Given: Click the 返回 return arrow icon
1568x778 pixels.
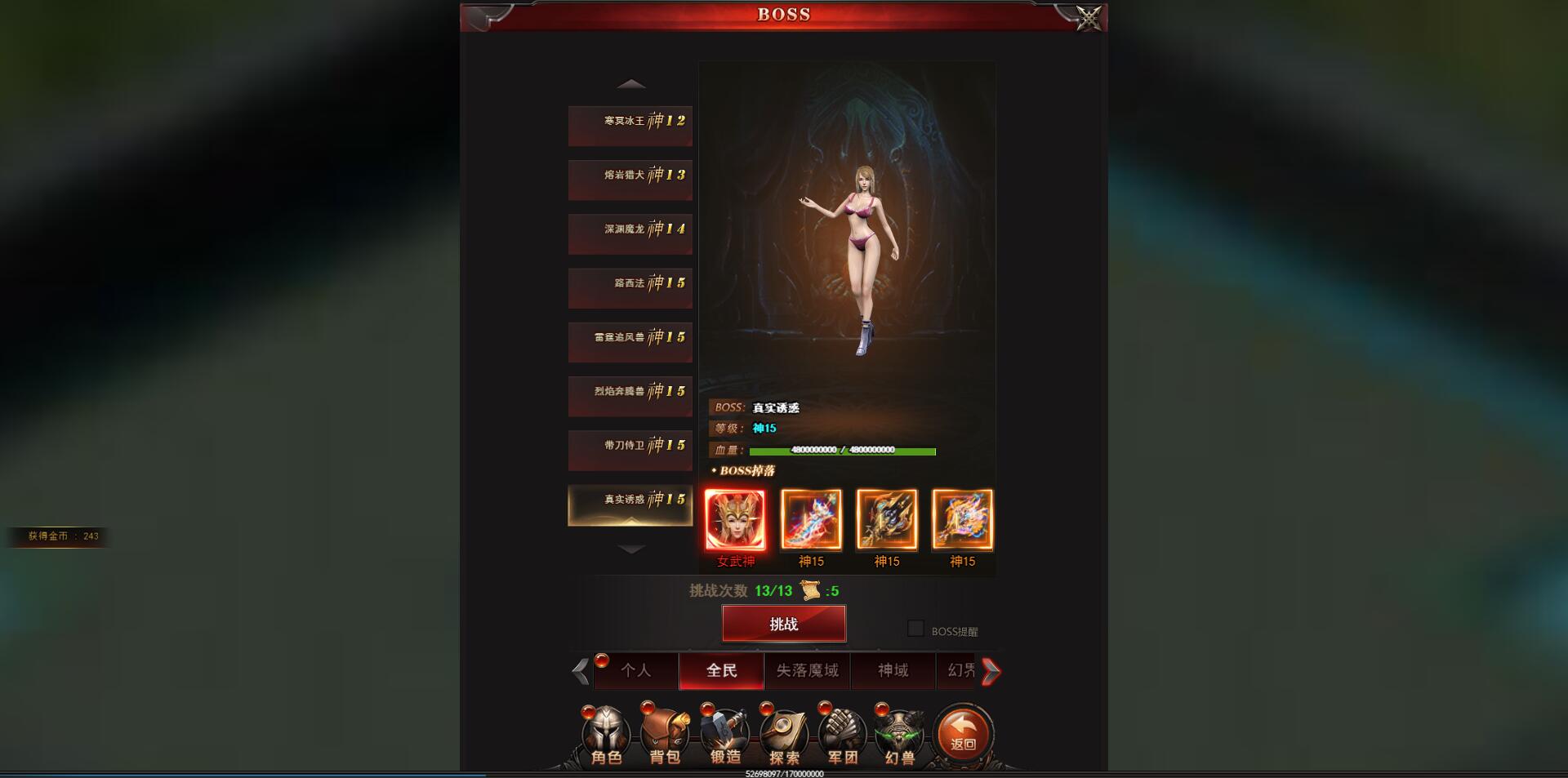Looking at the screenshot, I should (x=962, y=736).
